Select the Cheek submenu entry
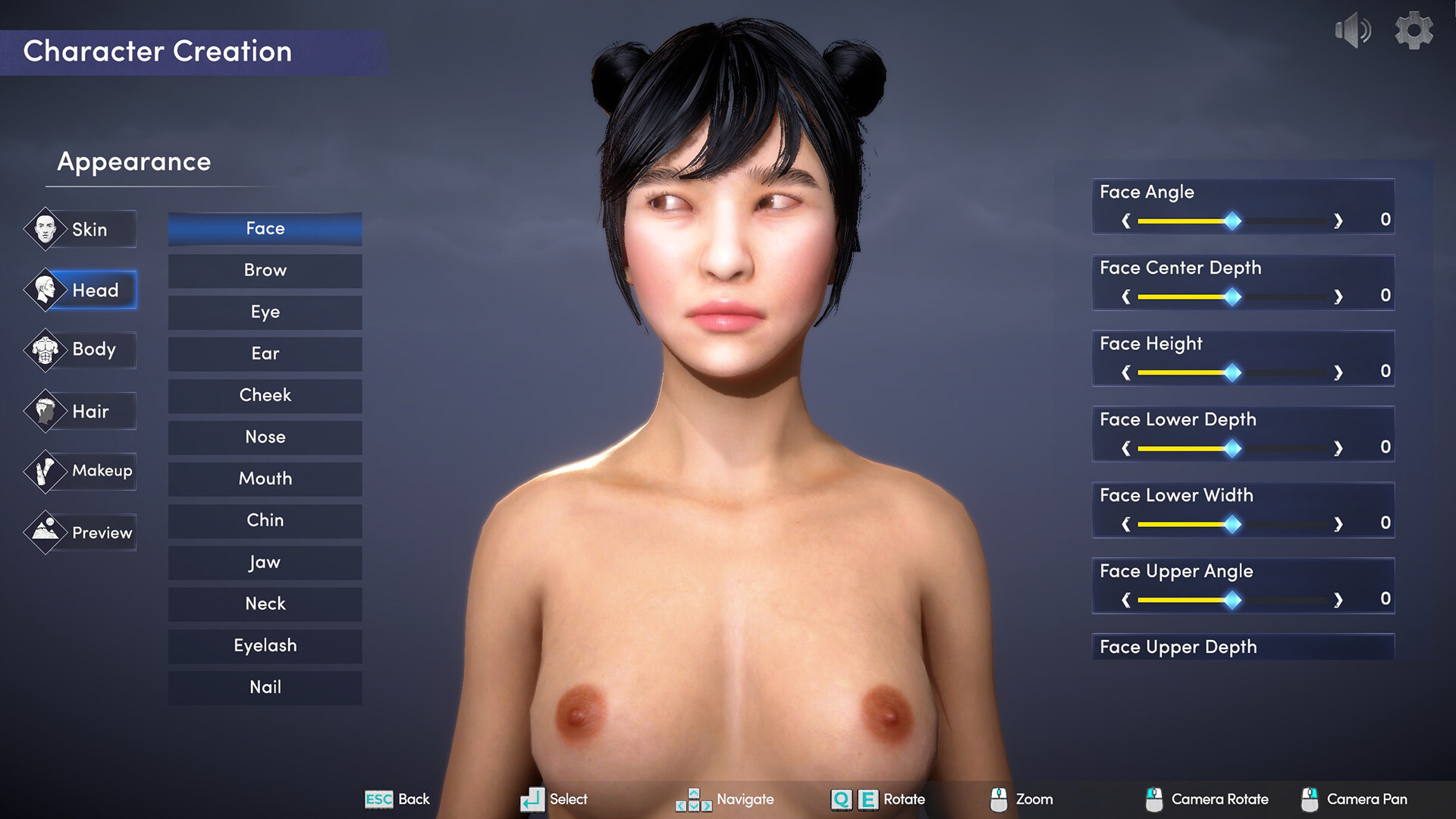Image resolution: width=1456 pixels, height=819 pixels. pyautogui.click(x=265, y=396)
